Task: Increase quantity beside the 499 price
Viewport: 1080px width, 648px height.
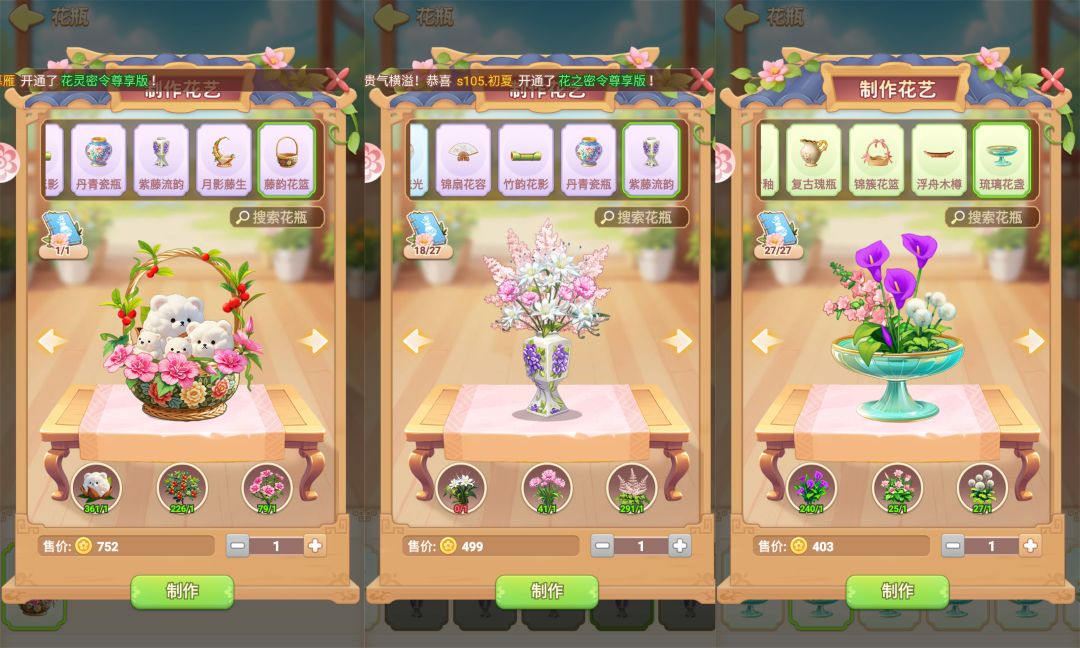Action: point(679,546)
